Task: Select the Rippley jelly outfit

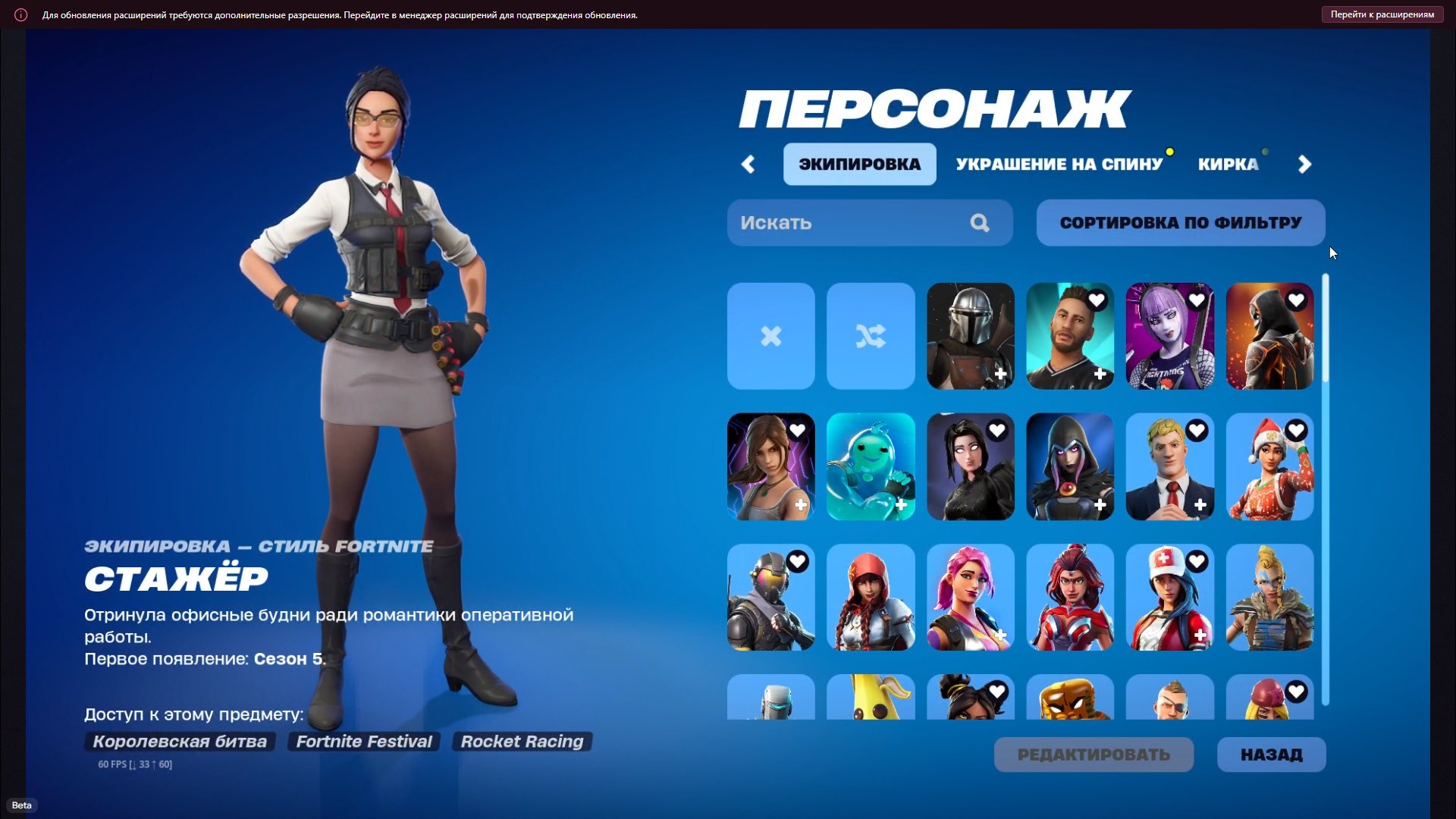Action: point(870,467)
